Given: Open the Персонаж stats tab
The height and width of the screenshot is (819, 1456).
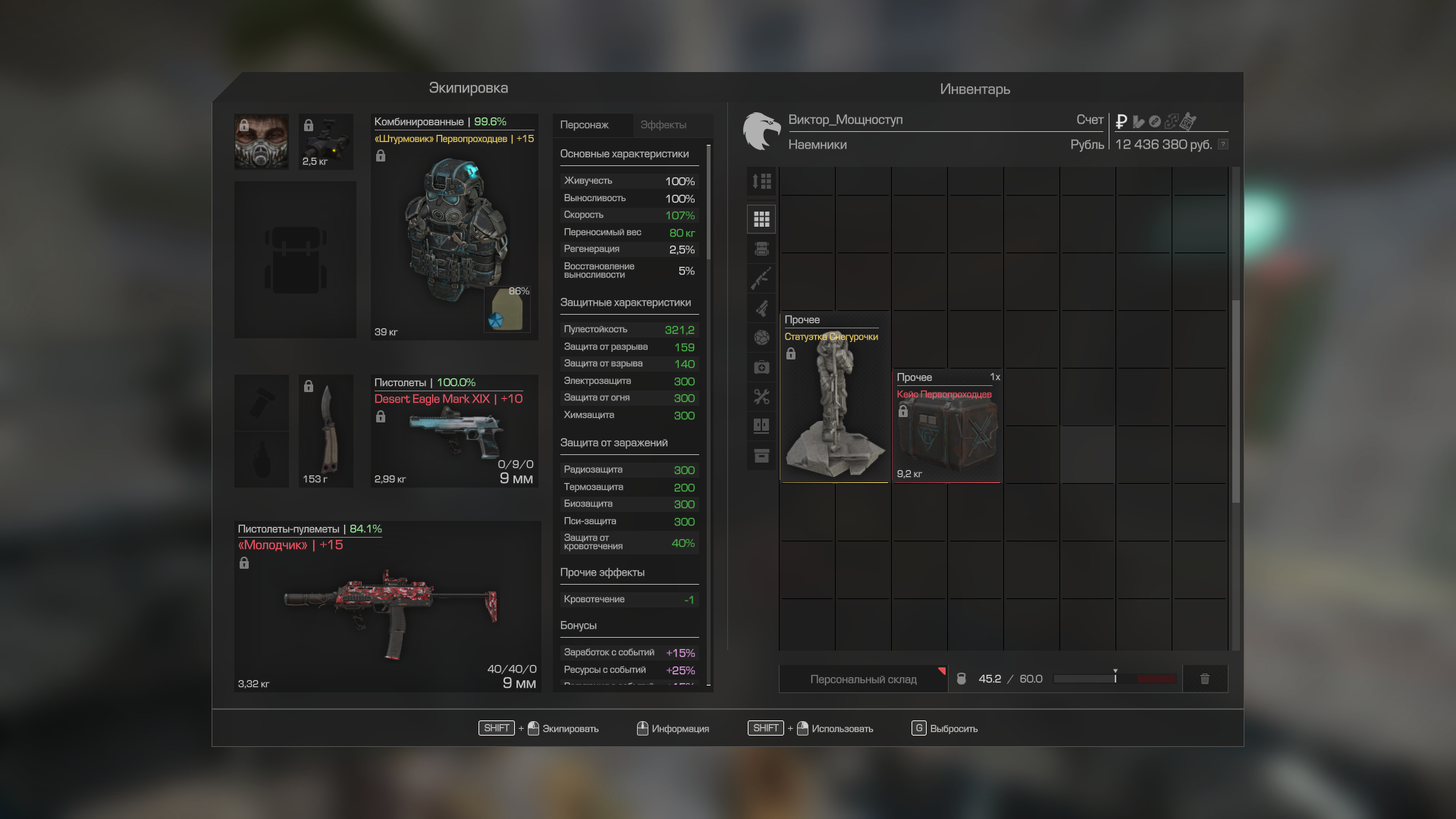Looking at the screenshot, I should click(585, 125).
